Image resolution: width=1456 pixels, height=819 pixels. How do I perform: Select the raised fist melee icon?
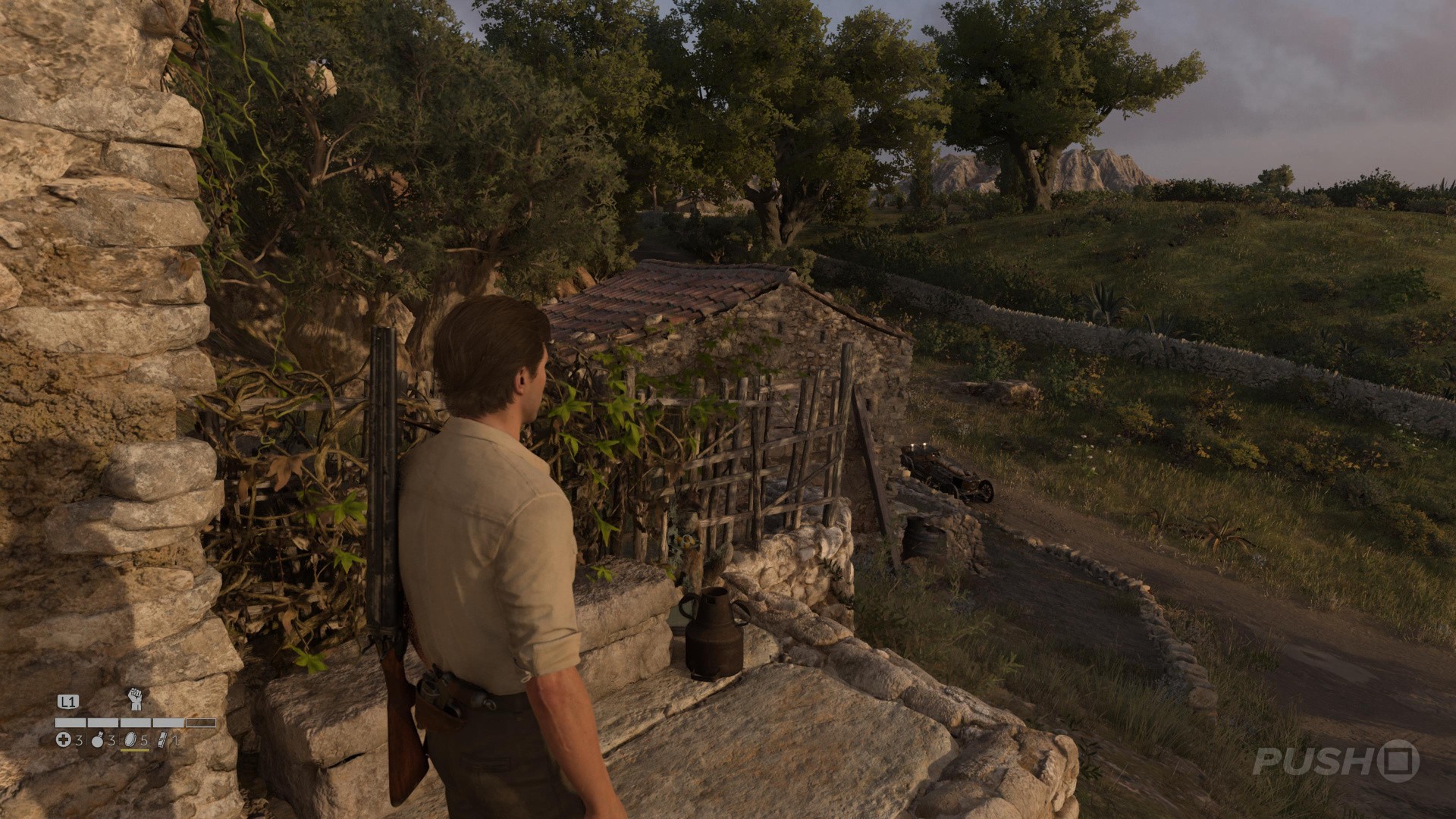[136, 699]
